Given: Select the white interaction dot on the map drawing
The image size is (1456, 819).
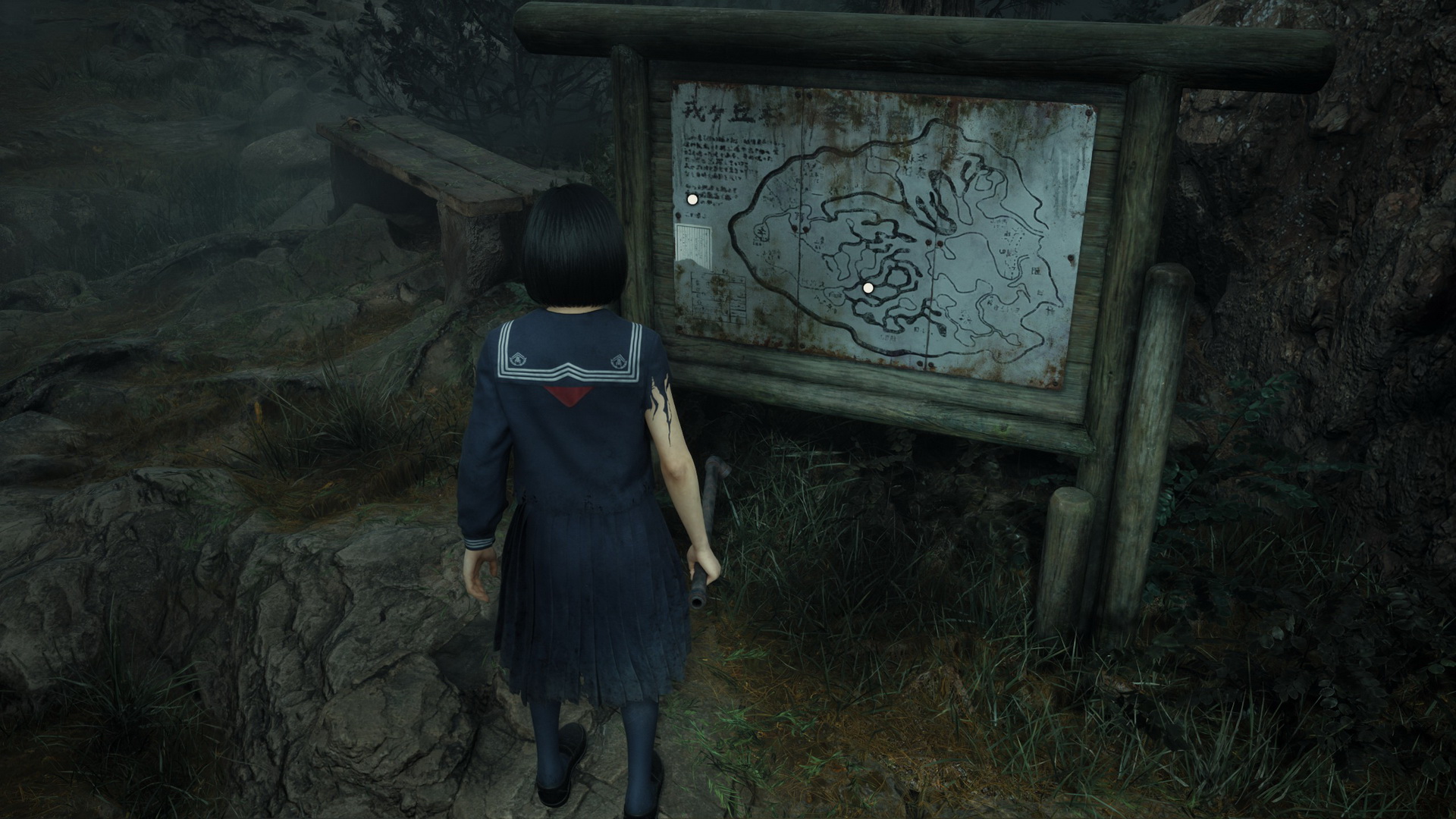Looking at the screenshot, I should pyautogui.click(x=868, y=288).
